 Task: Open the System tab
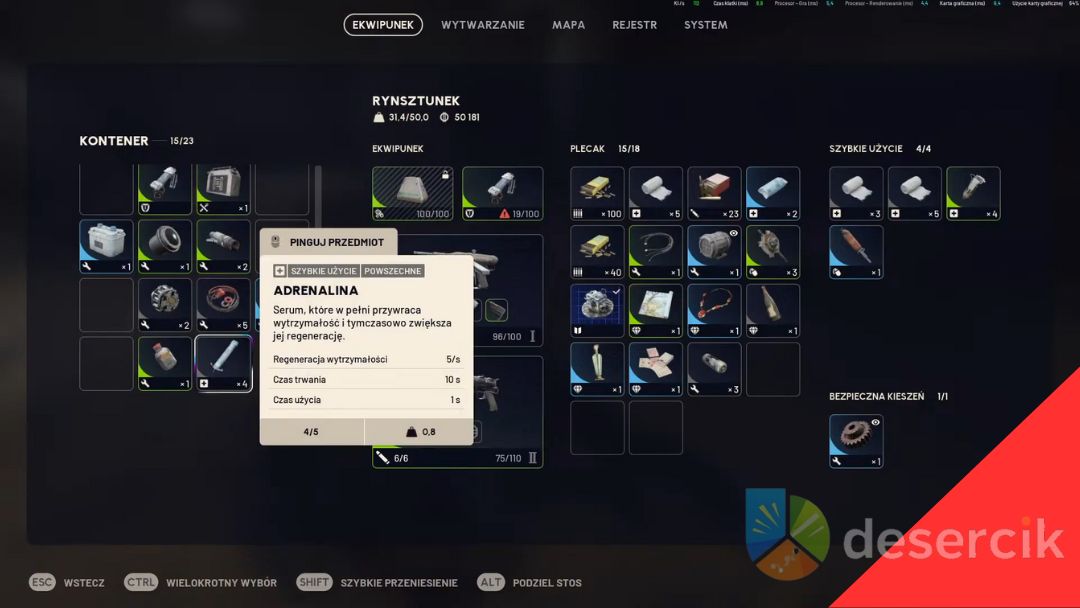pos(705,25)
